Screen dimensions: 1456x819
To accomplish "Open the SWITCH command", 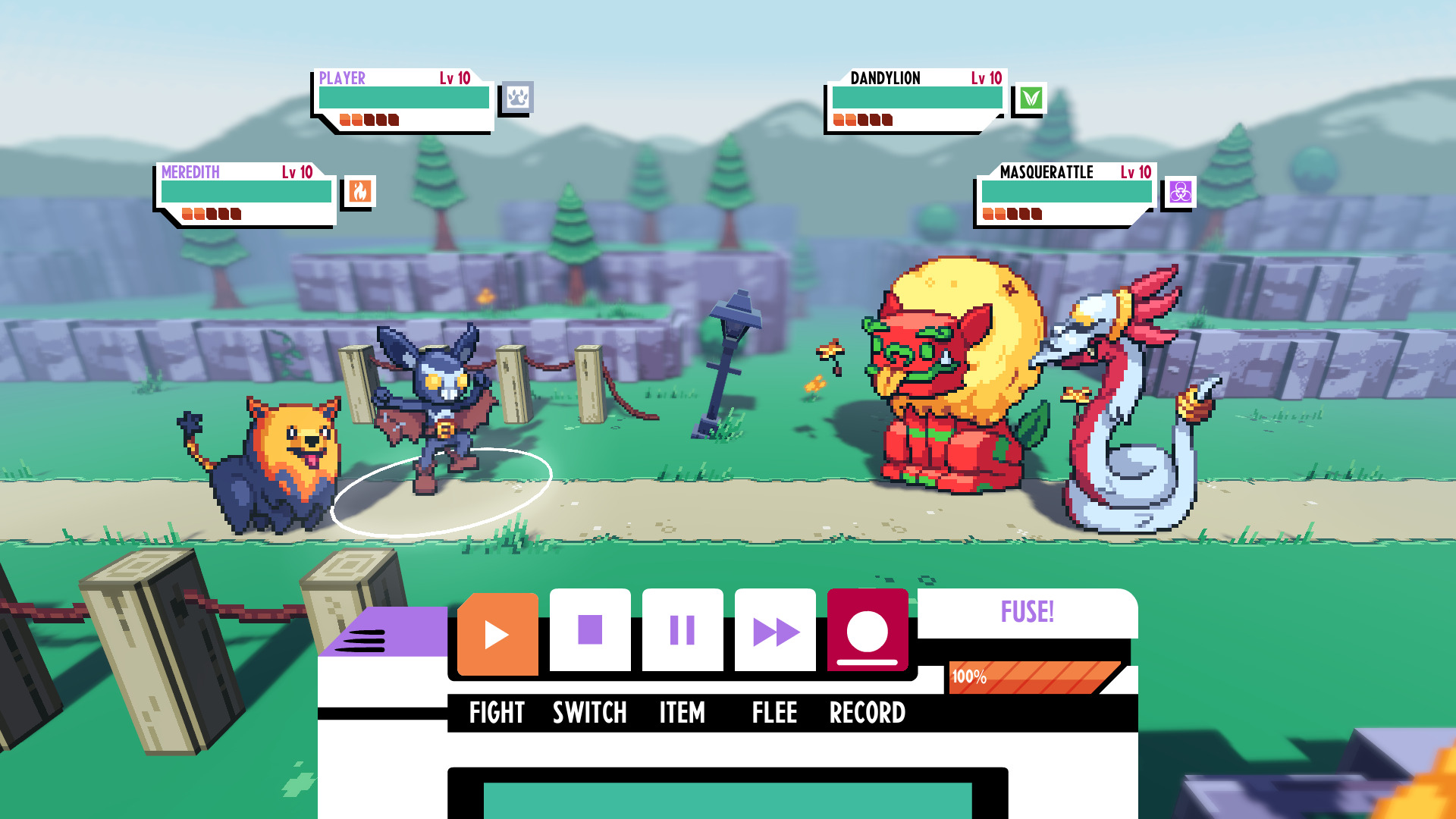I will coord(589,713).
